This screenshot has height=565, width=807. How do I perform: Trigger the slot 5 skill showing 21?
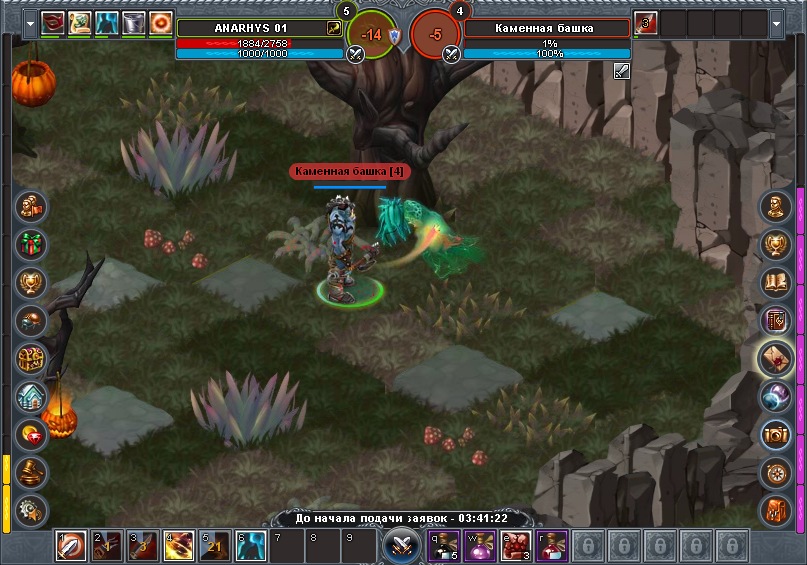[x=215, y=547]
